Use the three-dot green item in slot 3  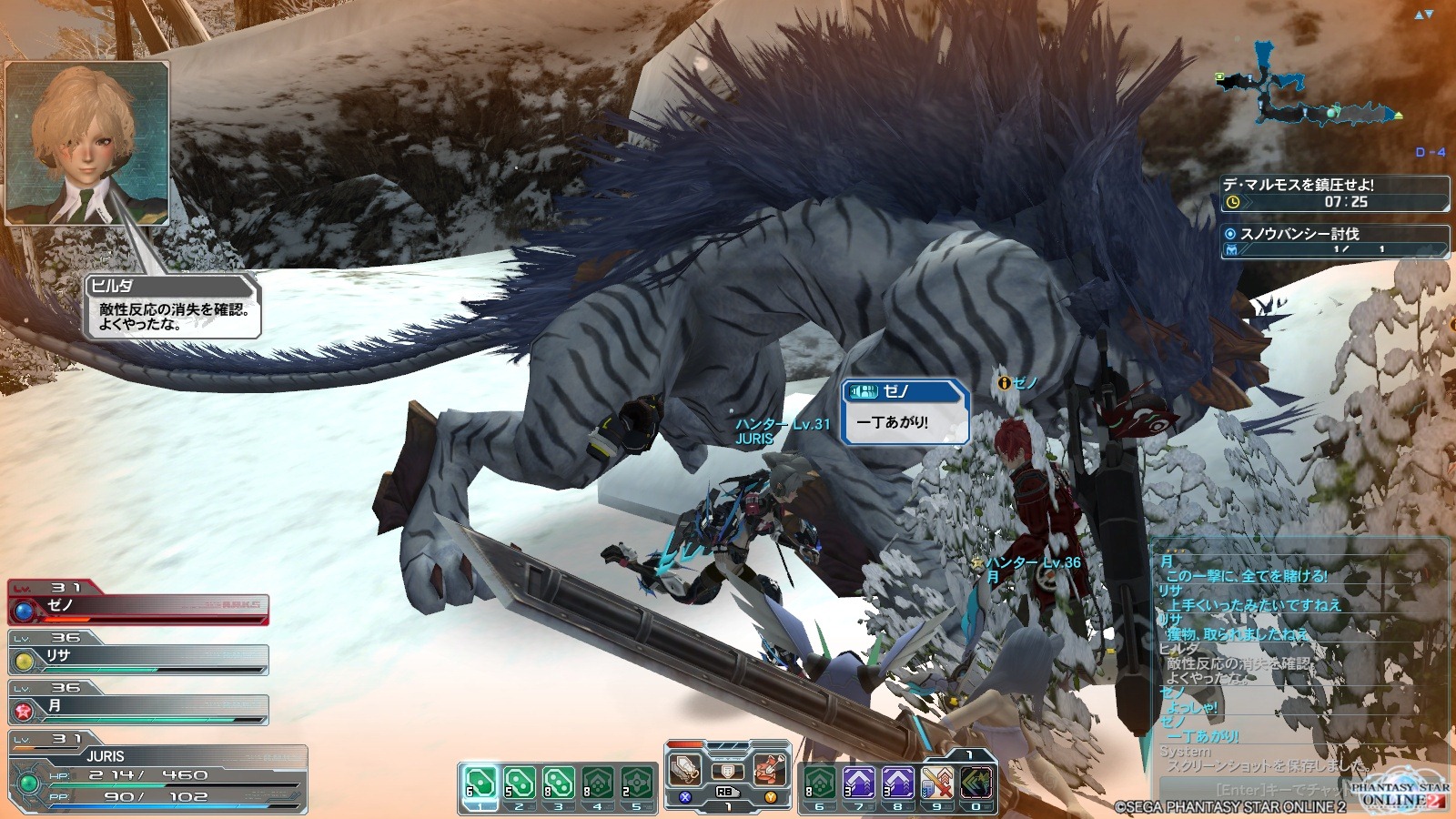558,784
